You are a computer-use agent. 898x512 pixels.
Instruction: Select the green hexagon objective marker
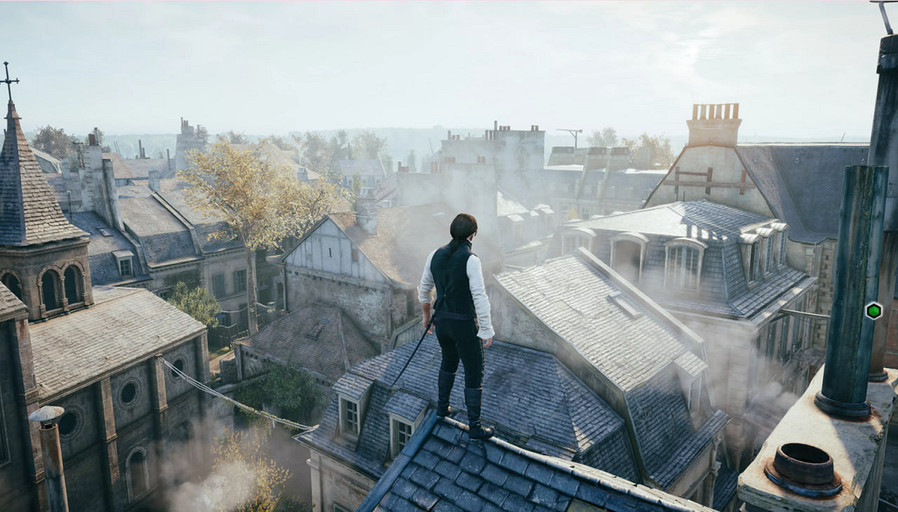click(873, 310)
